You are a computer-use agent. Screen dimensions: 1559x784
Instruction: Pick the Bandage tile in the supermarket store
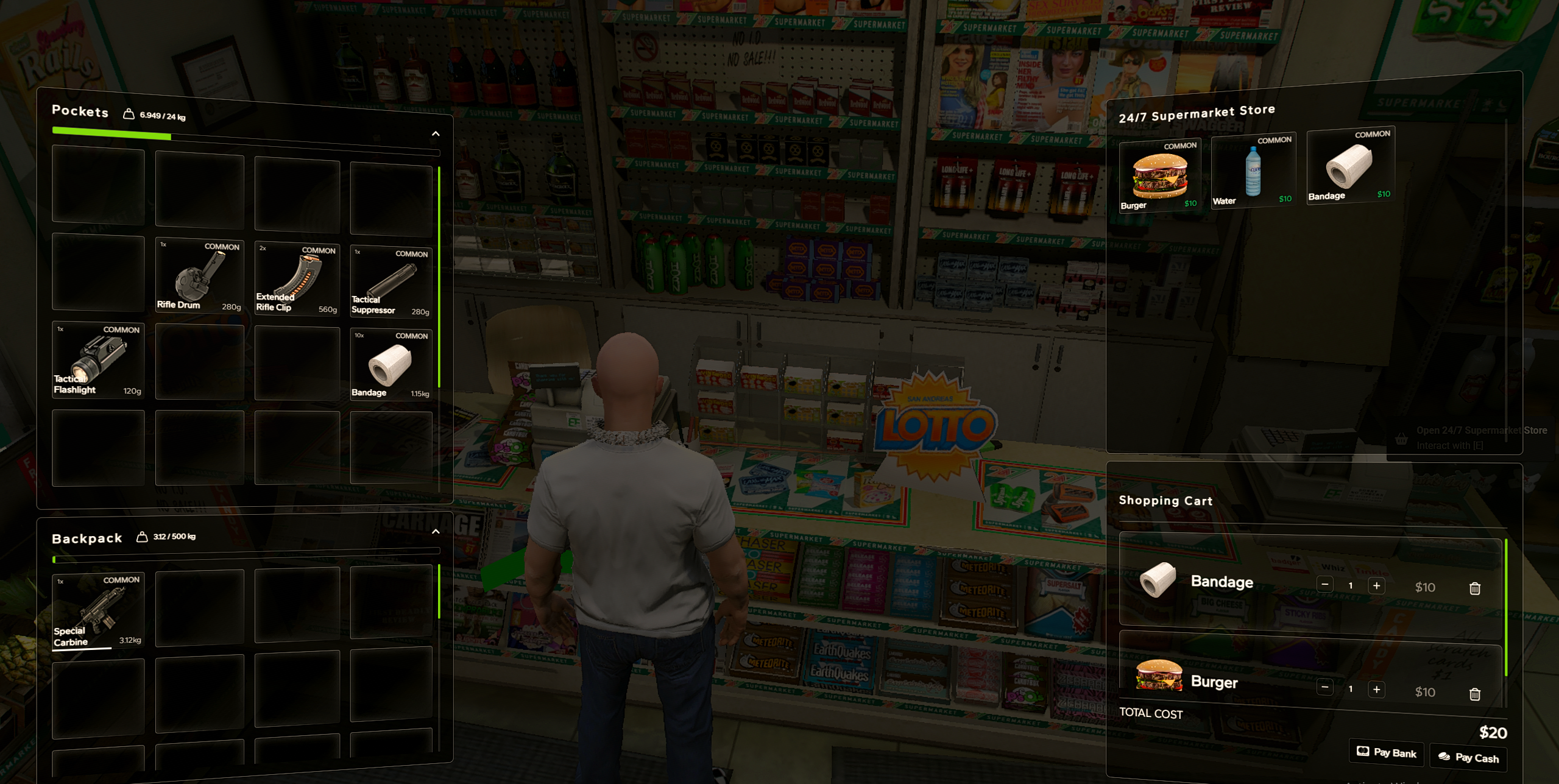[x=1350, y=166]
